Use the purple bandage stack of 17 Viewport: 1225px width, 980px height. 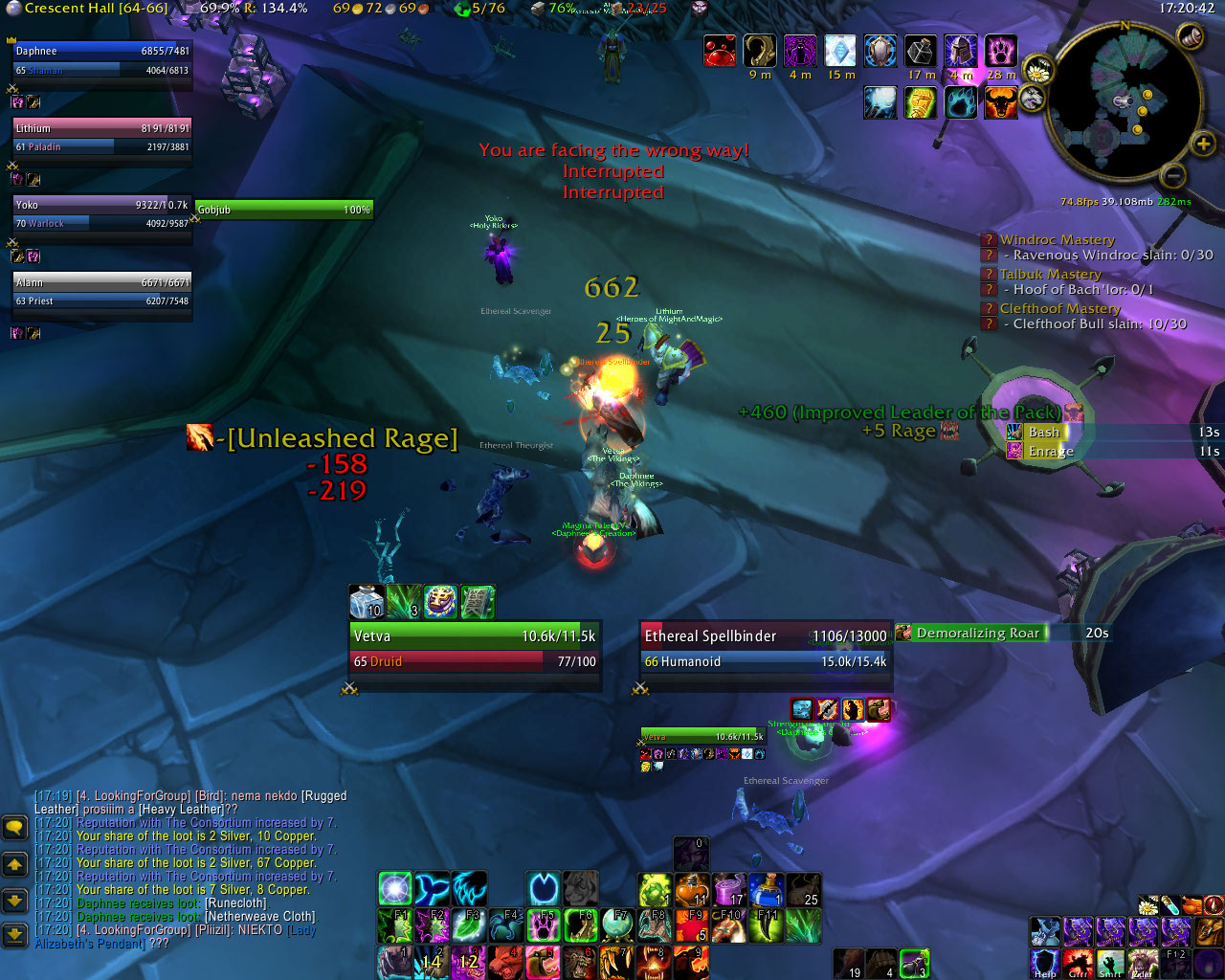click(x=729, y=890)
